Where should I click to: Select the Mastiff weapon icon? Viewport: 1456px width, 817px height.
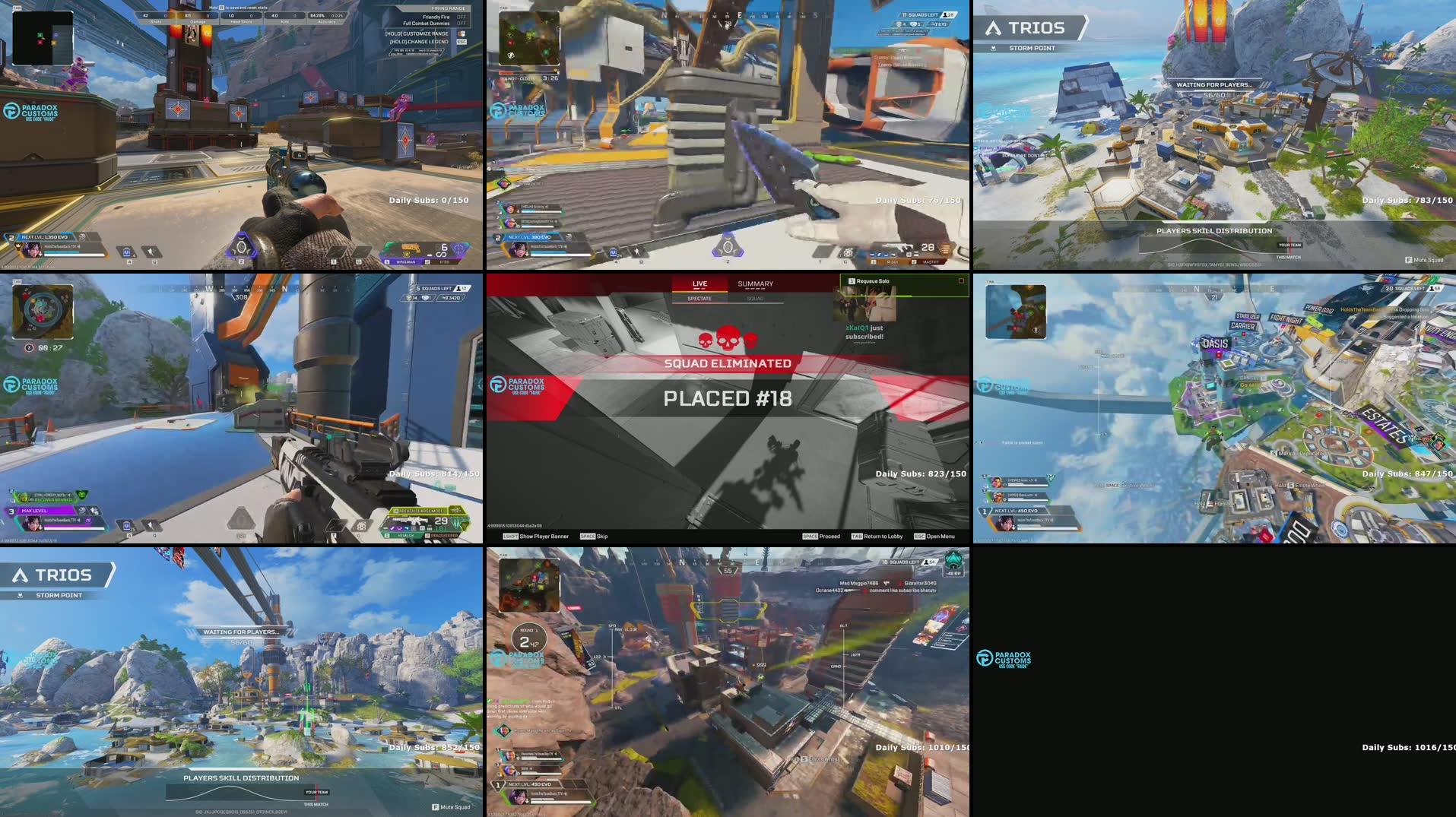933,258
